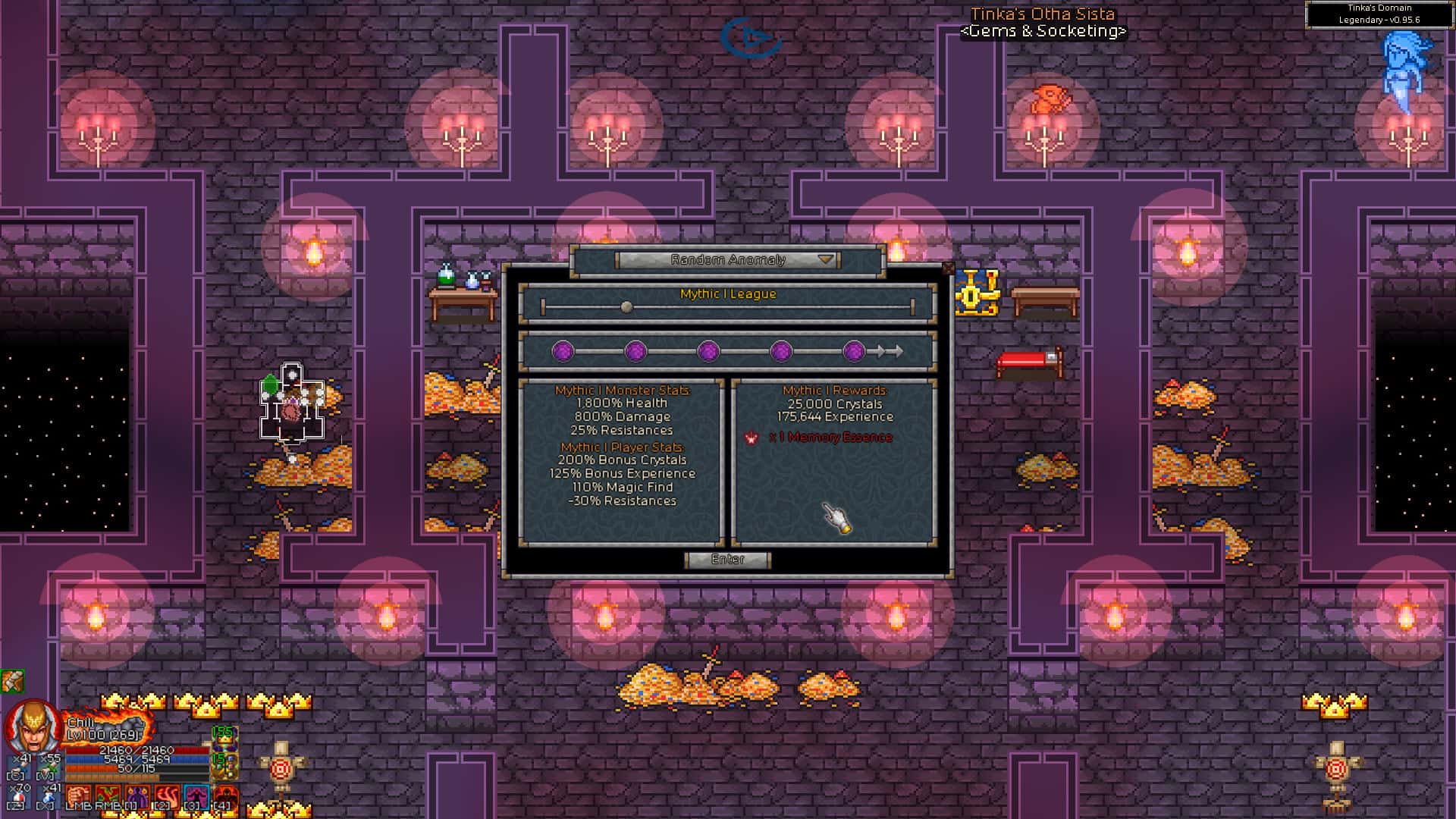Click the Random Anomaly title bar
Screen dimensions: 1456x819
click(x=728, y=259)
